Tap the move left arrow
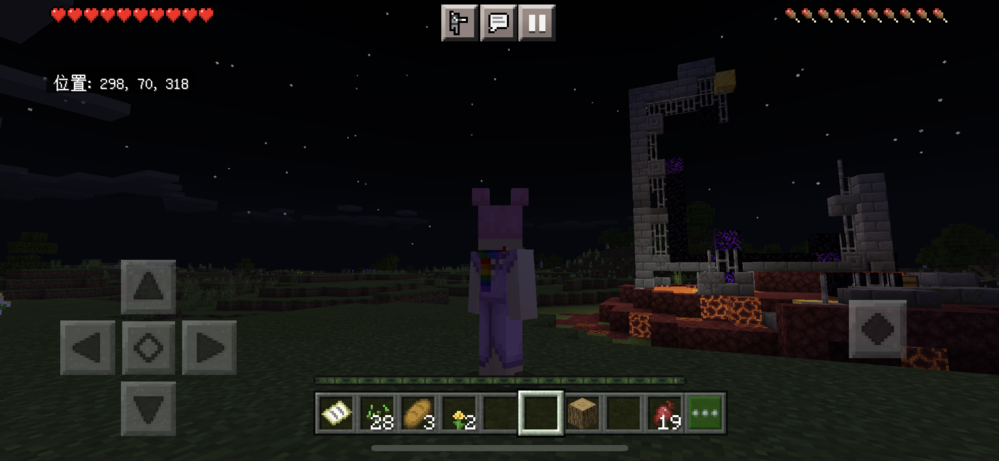Image resolution: width=999 pixels, height=461 pixels. pyautogui.click(x=87, y=348)
